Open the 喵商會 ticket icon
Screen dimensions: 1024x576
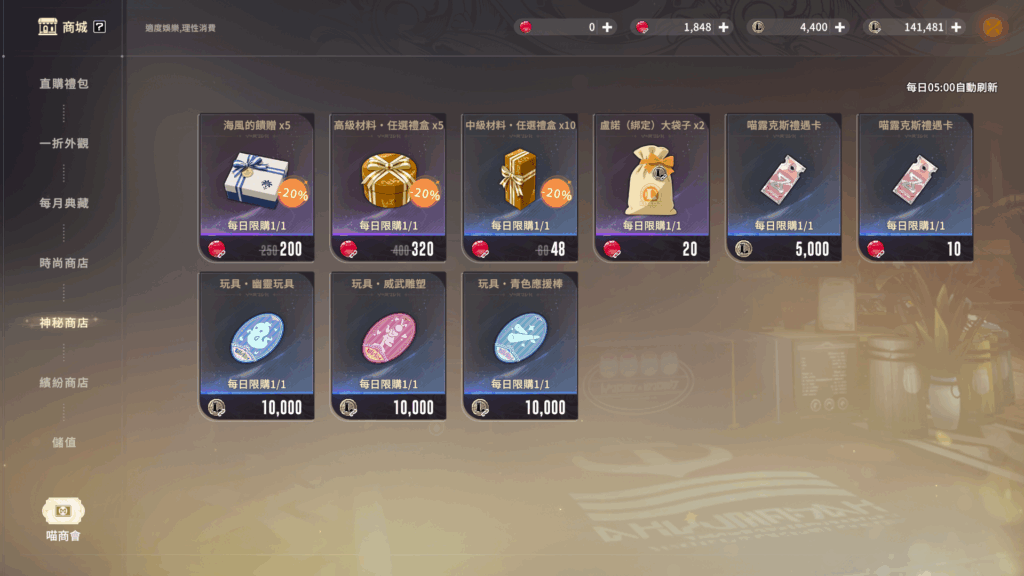tap(63, 511)
